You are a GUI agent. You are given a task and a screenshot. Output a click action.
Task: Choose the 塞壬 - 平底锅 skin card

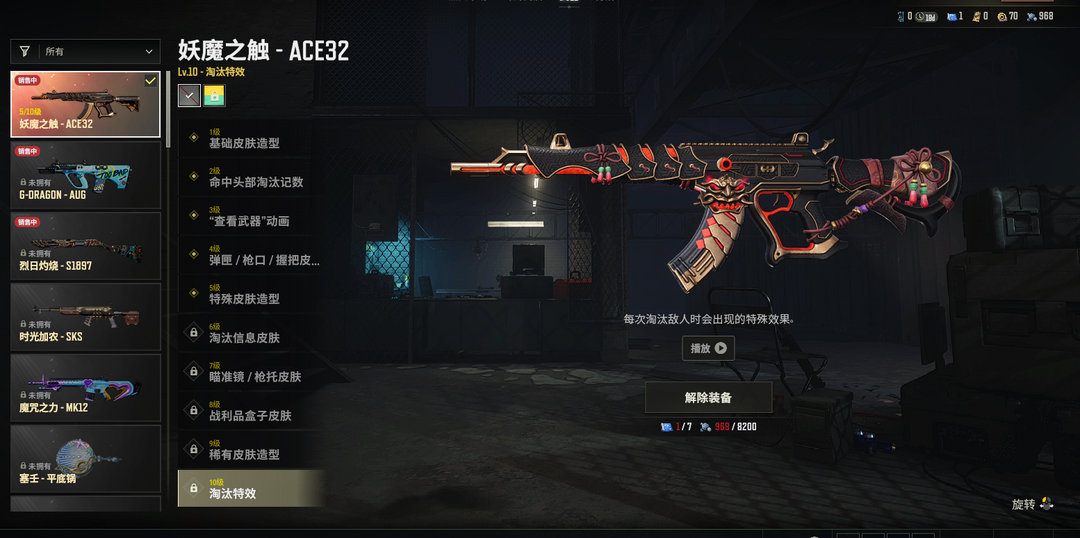[85, 458]
